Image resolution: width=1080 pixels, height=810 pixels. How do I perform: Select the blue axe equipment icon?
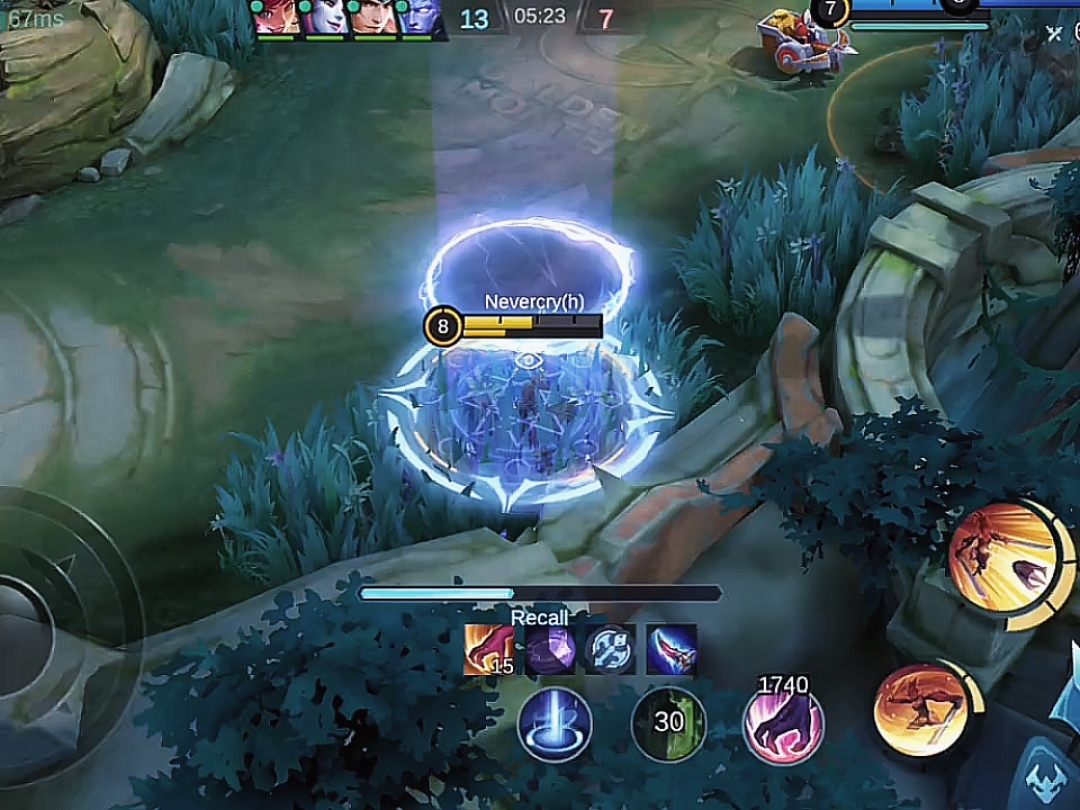(x=610, y=649)
